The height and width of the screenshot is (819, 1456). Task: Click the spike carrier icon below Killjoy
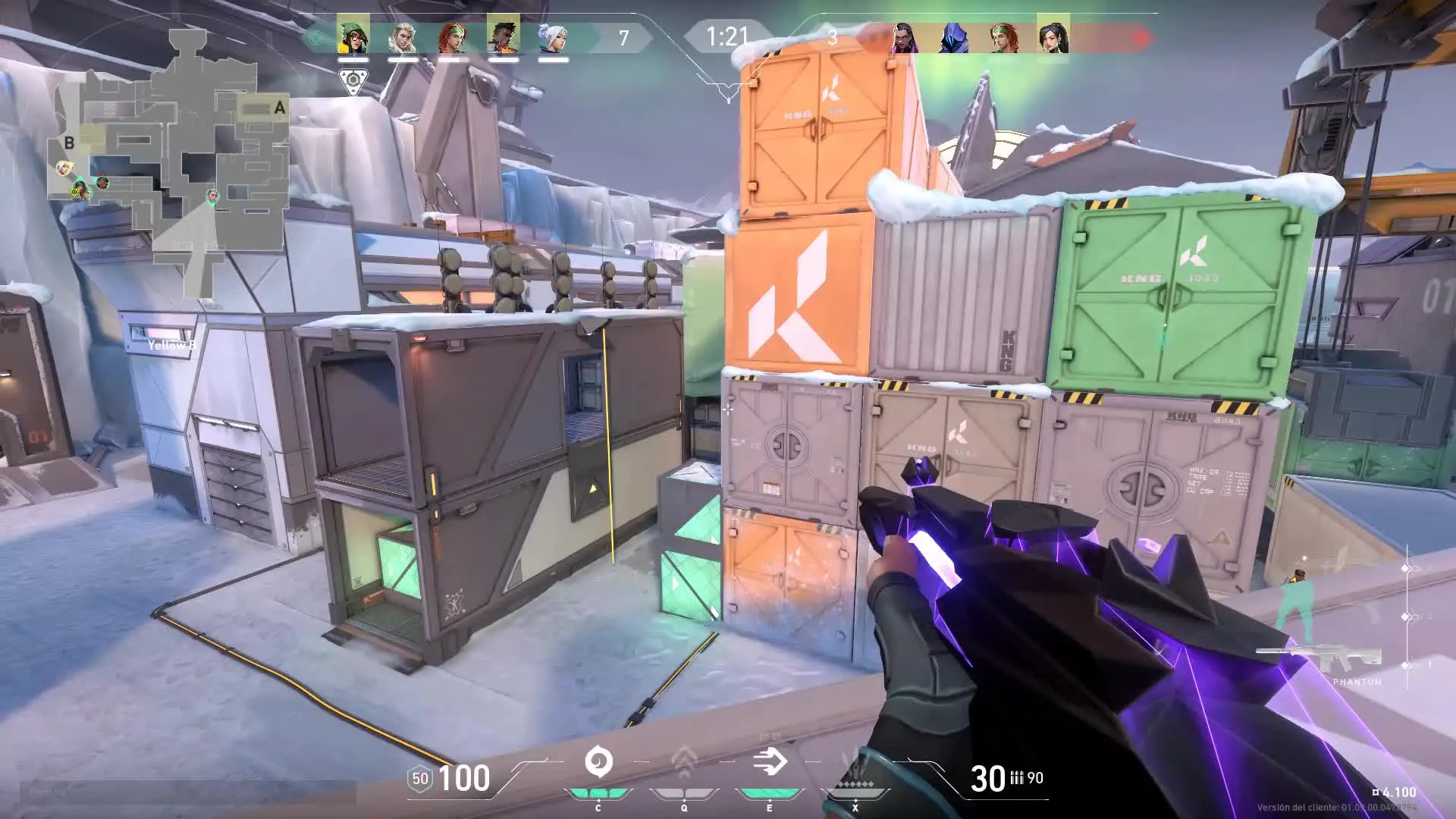coord(353,80)
